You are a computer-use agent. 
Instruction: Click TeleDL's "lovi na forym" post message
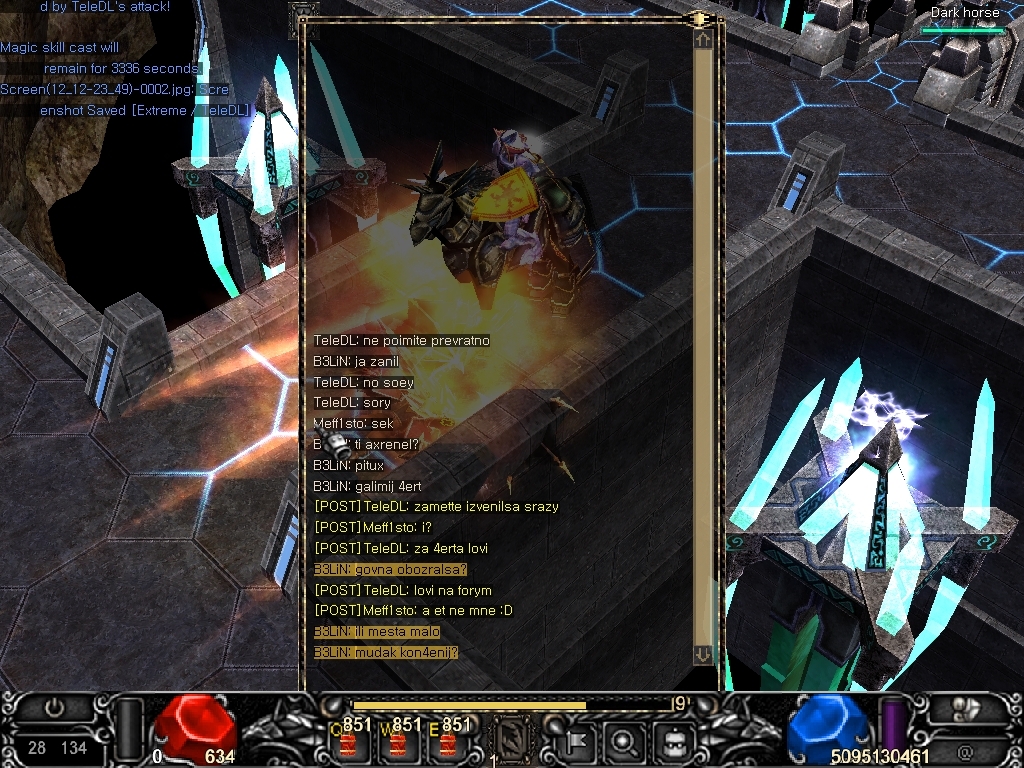[403, 590]
